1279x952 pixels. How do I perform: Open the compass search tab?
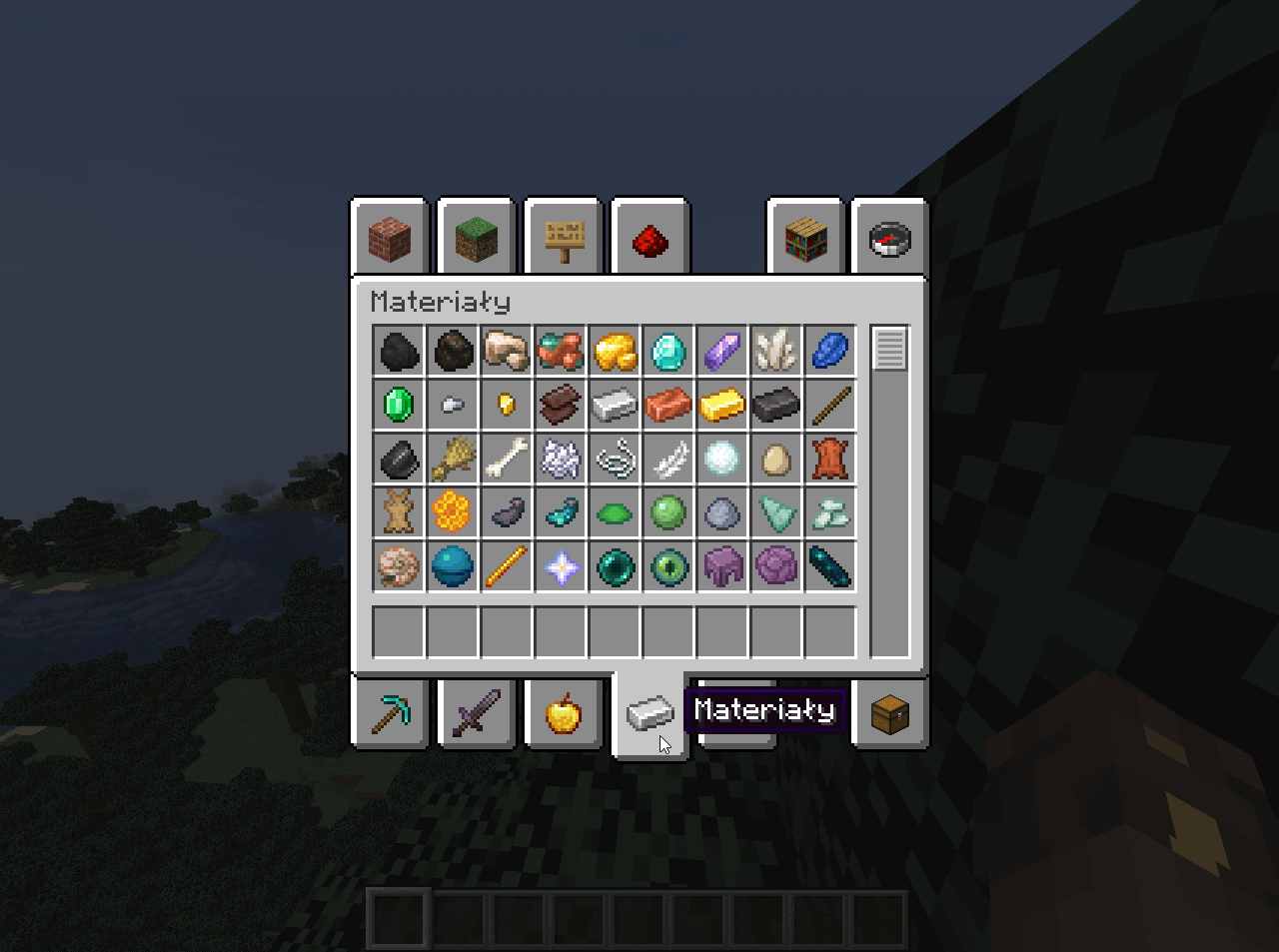click(x=890, y=239)
